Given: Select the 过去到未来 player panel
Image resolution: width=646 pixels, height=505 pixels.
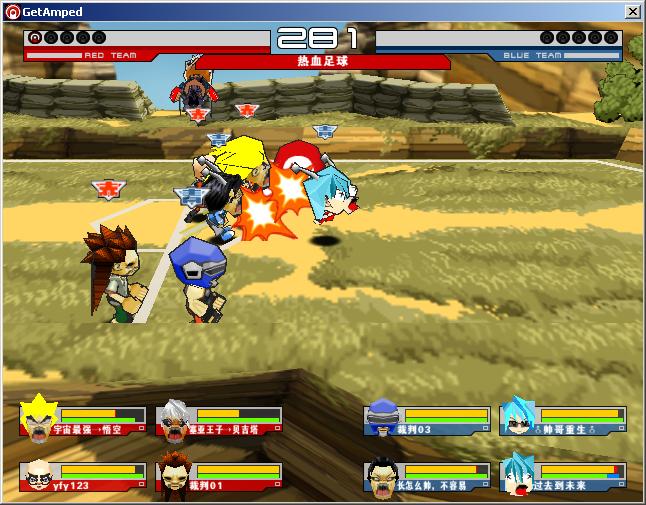Looking at the screenshot, I should click(563, 476).
